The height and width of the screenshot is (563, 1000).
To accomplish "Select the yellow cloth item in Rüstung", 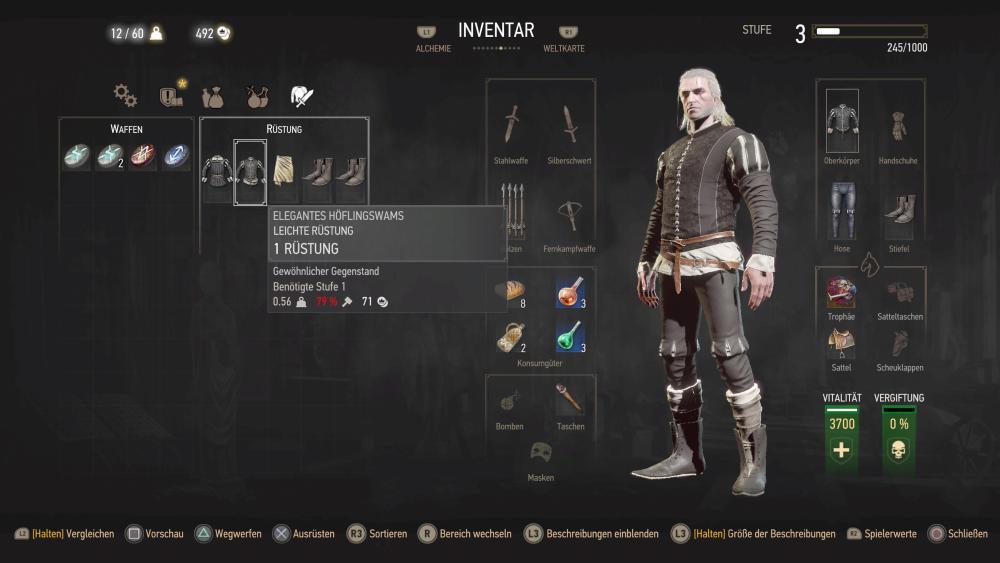I will click(x=283, y=170).
